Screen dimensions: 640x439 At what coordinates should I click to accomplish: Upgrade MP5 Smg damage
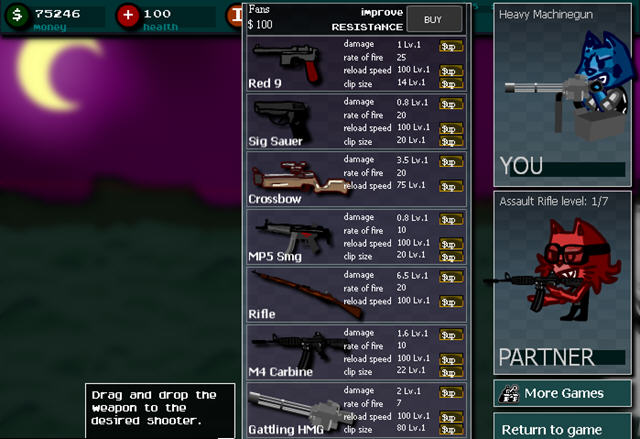tap(449, 217)
